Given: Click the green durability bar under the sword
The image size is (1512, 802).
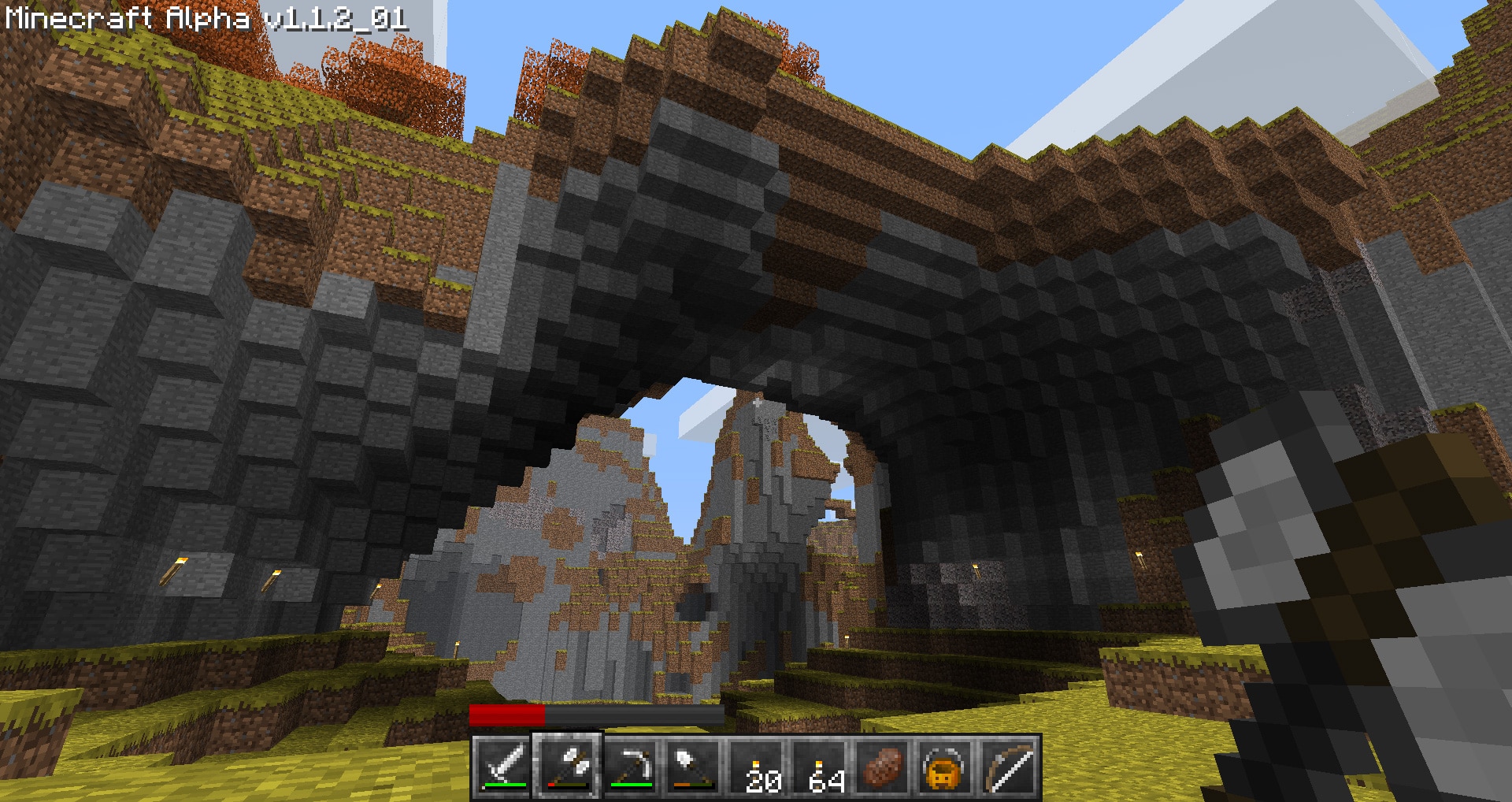Looking at the screenshot, I should coord(505,785).
